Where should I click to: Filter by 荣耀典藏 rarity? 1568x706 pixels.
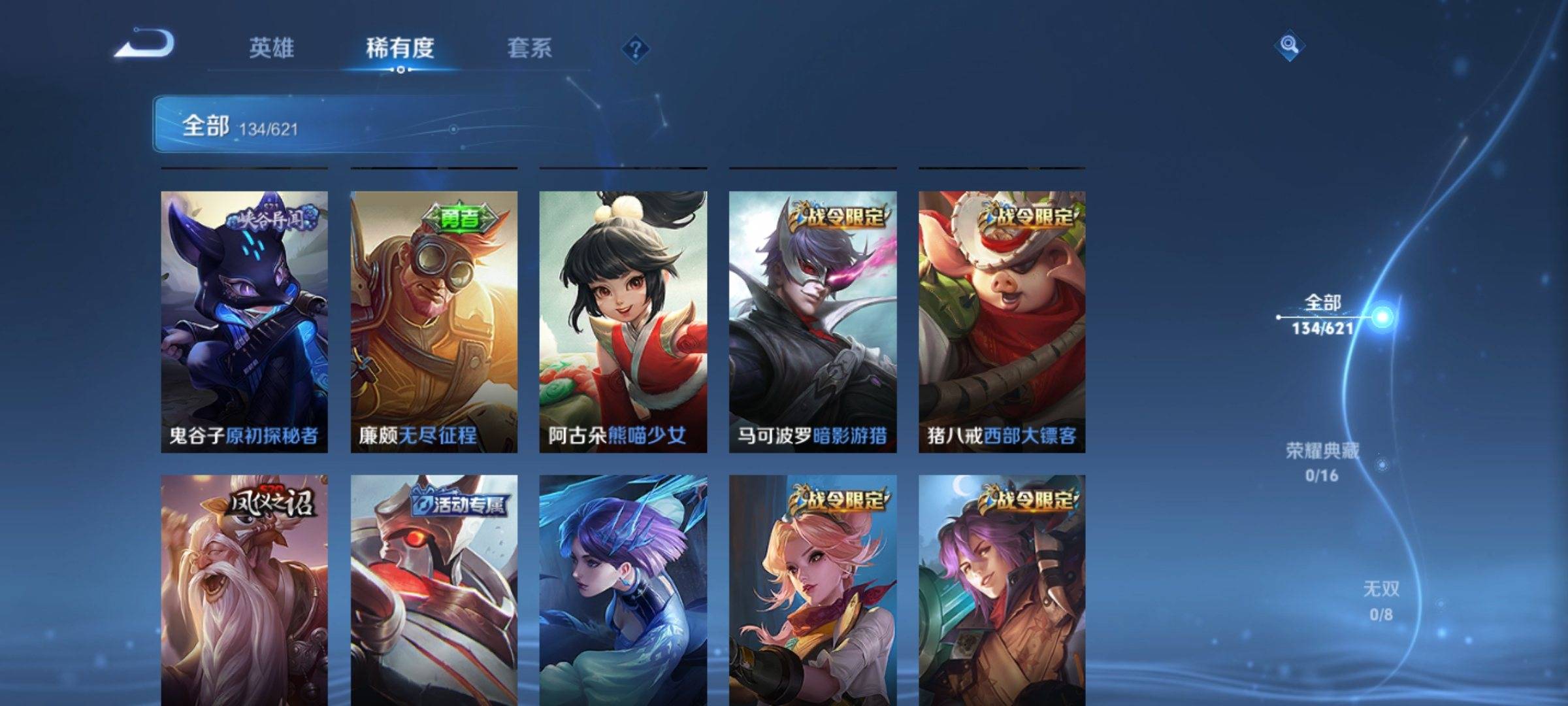(x=1322, y=462)
